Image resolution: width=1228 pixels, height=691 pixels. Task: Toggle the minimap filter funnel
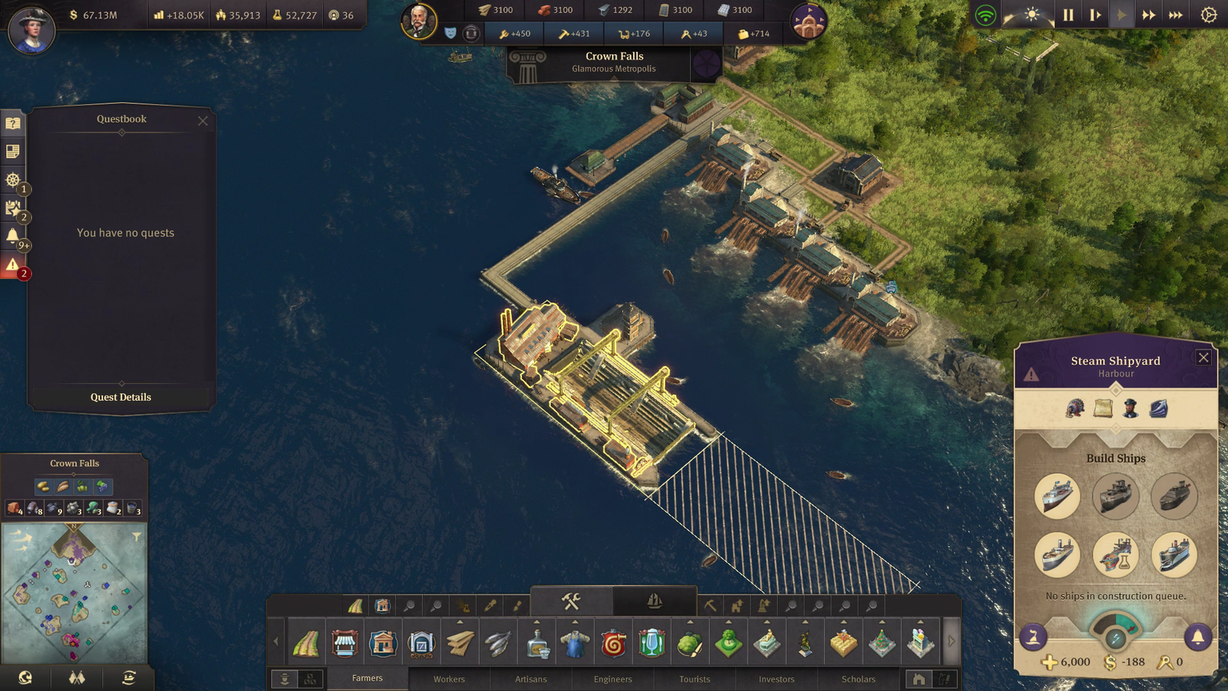click(x=137, y=537)
